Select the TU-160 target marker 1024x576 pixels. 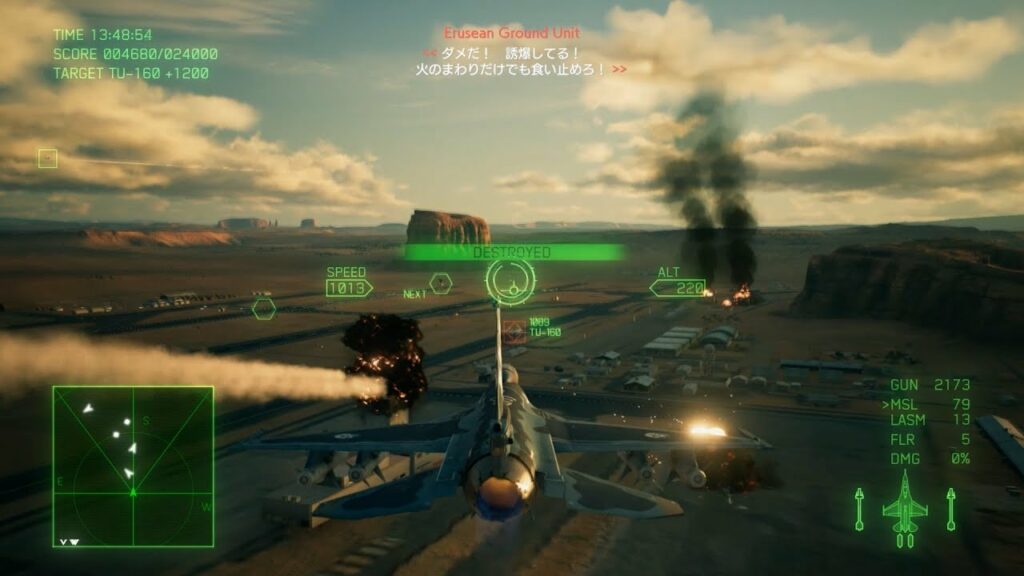pyautogui.click(x=515, y=331)
